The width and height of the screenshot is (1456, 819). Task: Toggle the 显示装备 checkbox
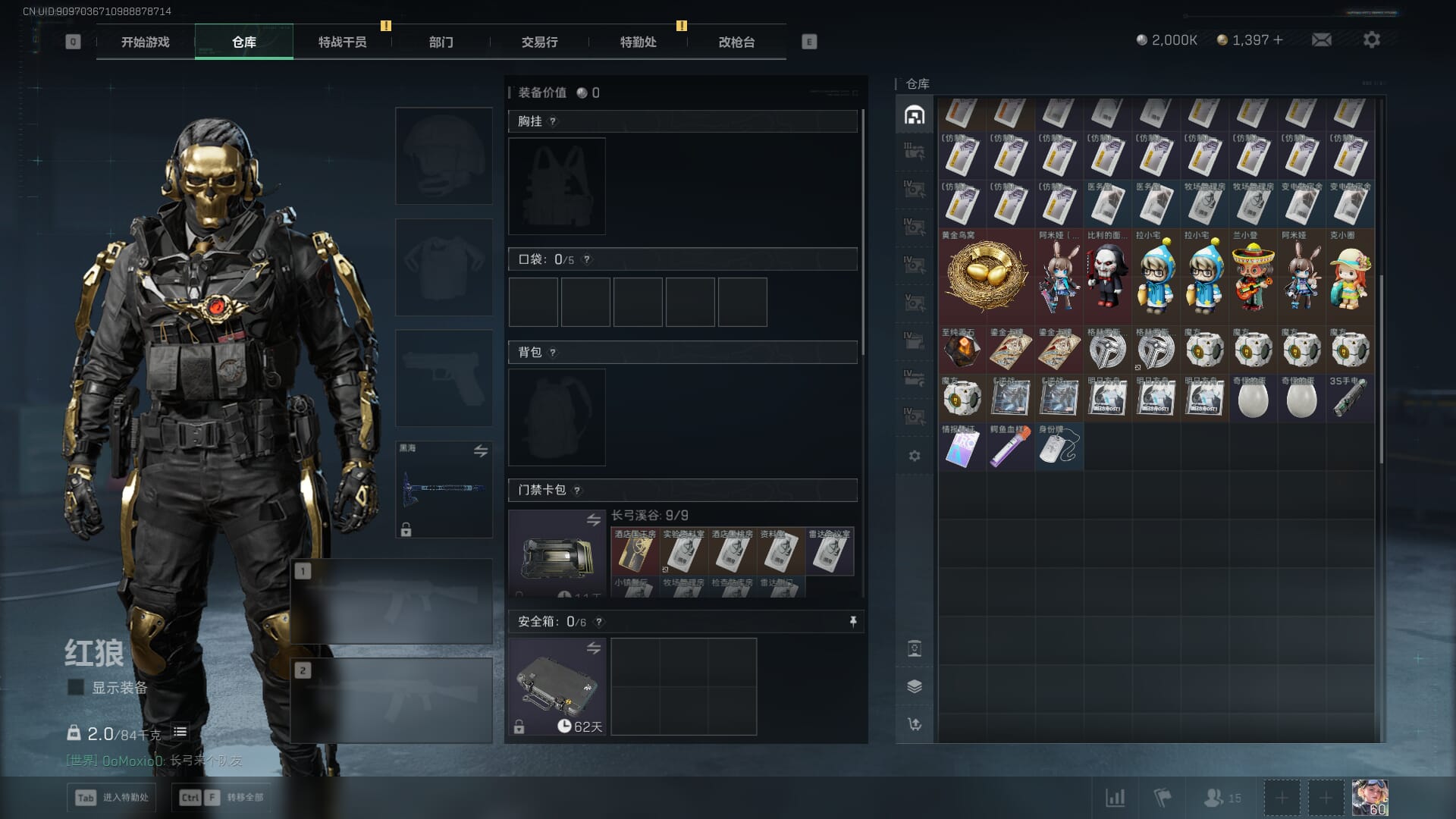coord(76,687)
